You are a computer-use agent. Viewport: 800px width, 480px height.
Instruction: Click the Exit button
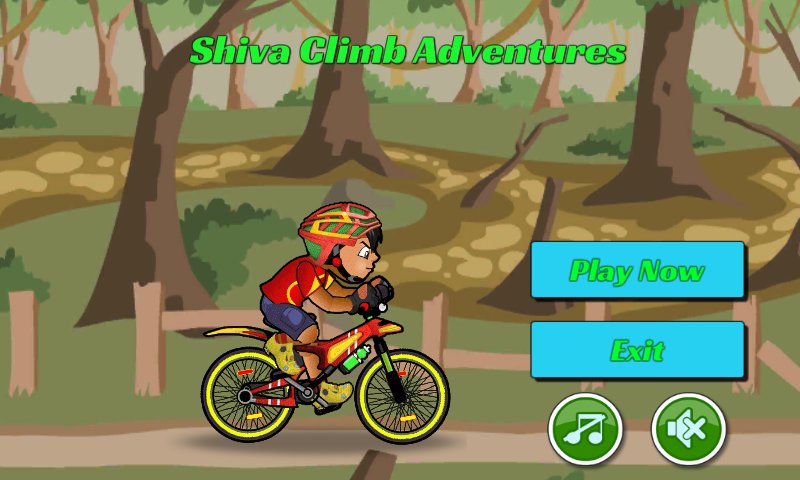click(637, 350)
